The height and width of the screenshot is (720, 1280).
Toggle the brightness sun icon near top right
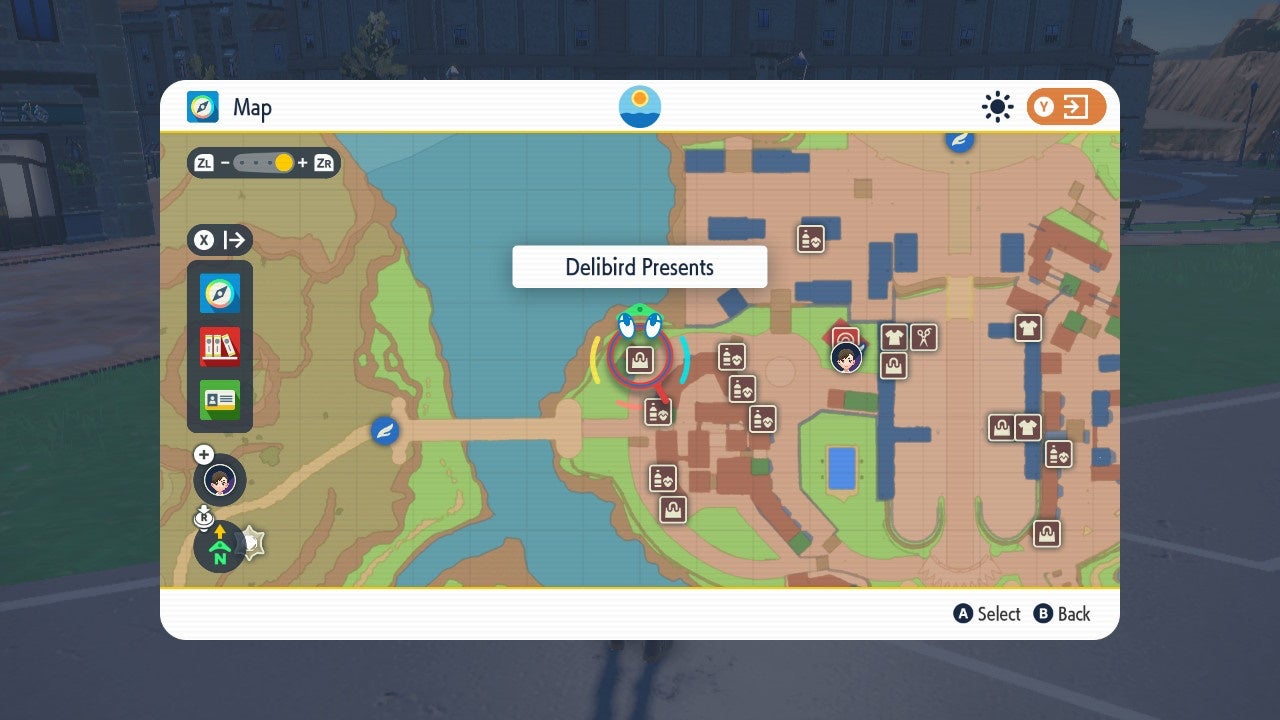[x=997, y=106]
